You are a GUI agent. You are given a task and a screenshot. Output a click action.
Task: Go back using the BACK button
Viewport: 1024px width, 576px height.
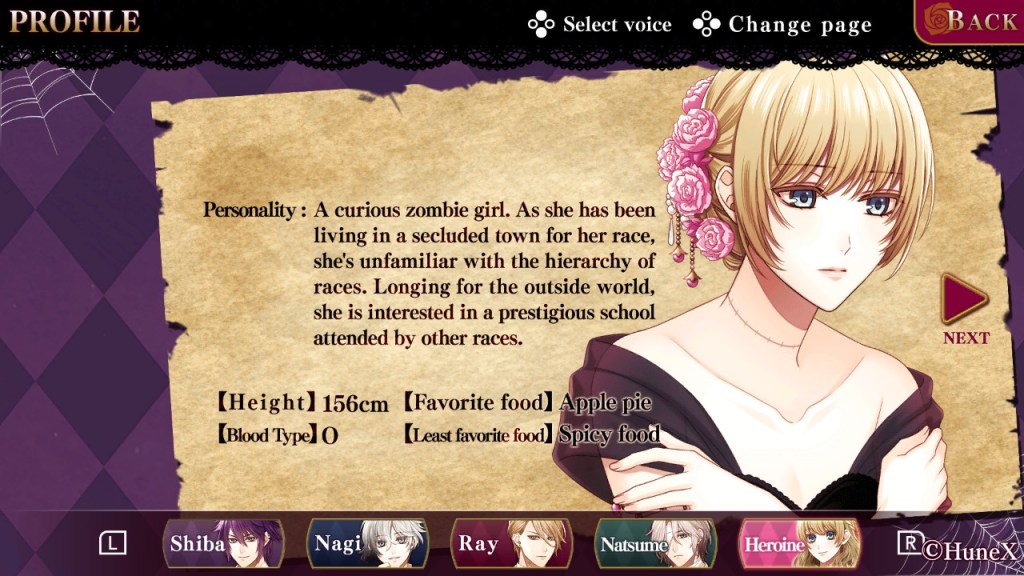(x=970, y=21)
